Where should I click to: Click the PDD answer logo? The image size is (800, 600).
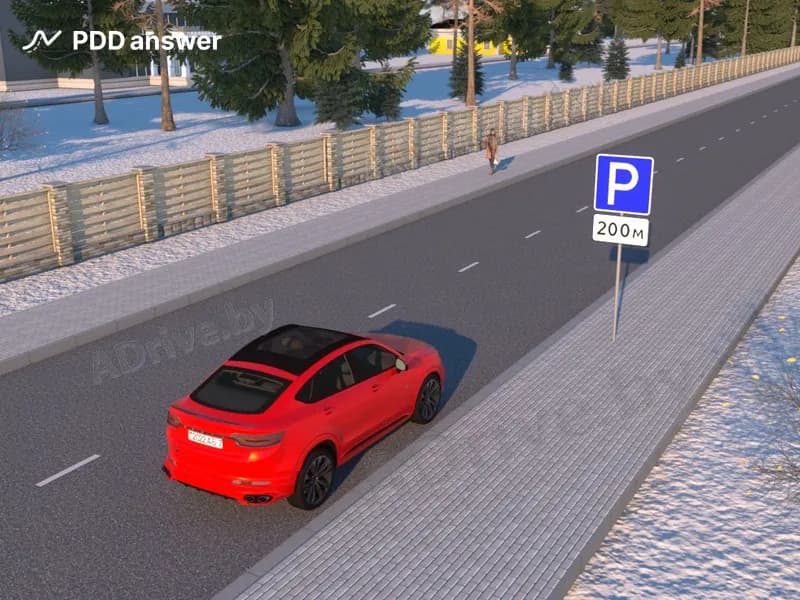click(x=121, y=41)
